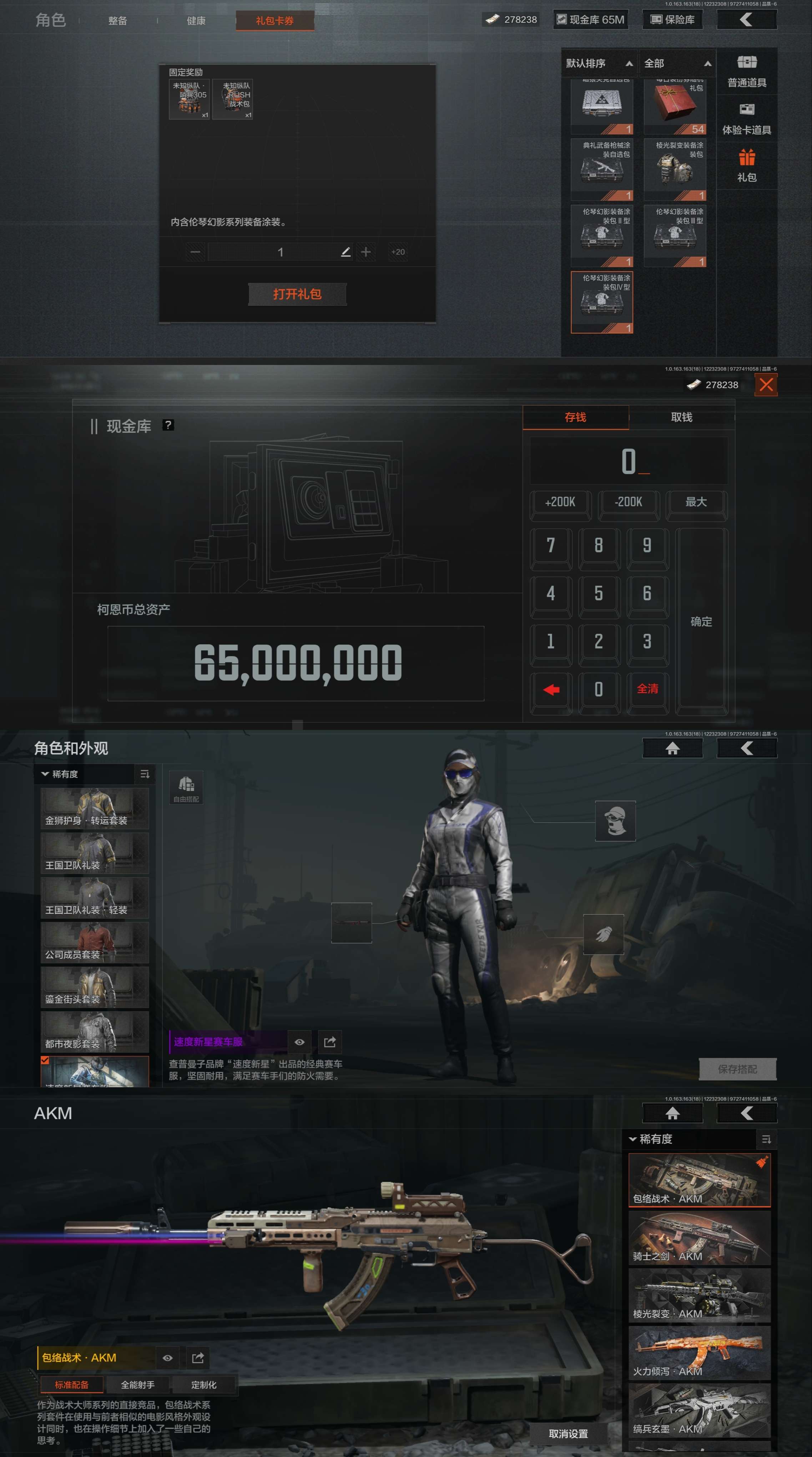Click the 取消设置 button
Screen dimensions: 812x1457
point(568,1434)
